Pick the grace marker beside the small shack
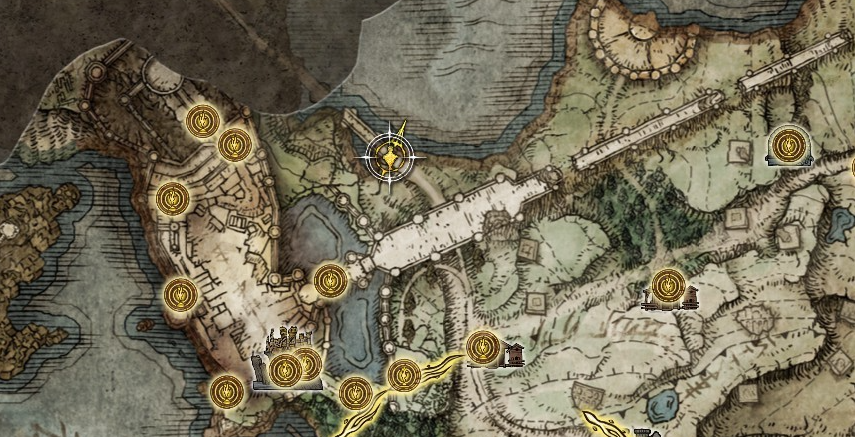The image size is (855, 437). tap(483, 348)
